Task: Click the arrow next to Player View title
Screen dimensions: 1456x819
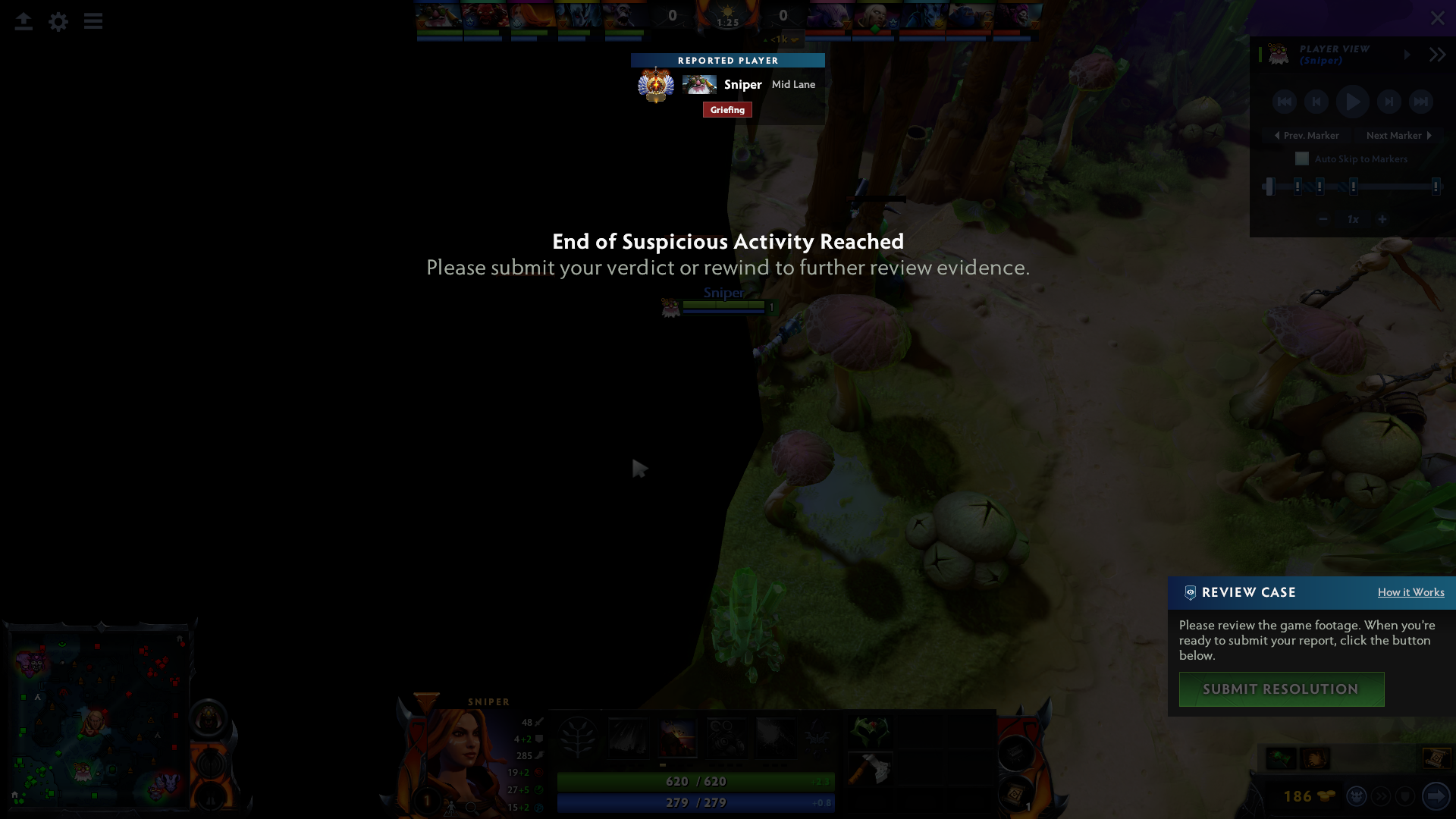Action: 1407,55
